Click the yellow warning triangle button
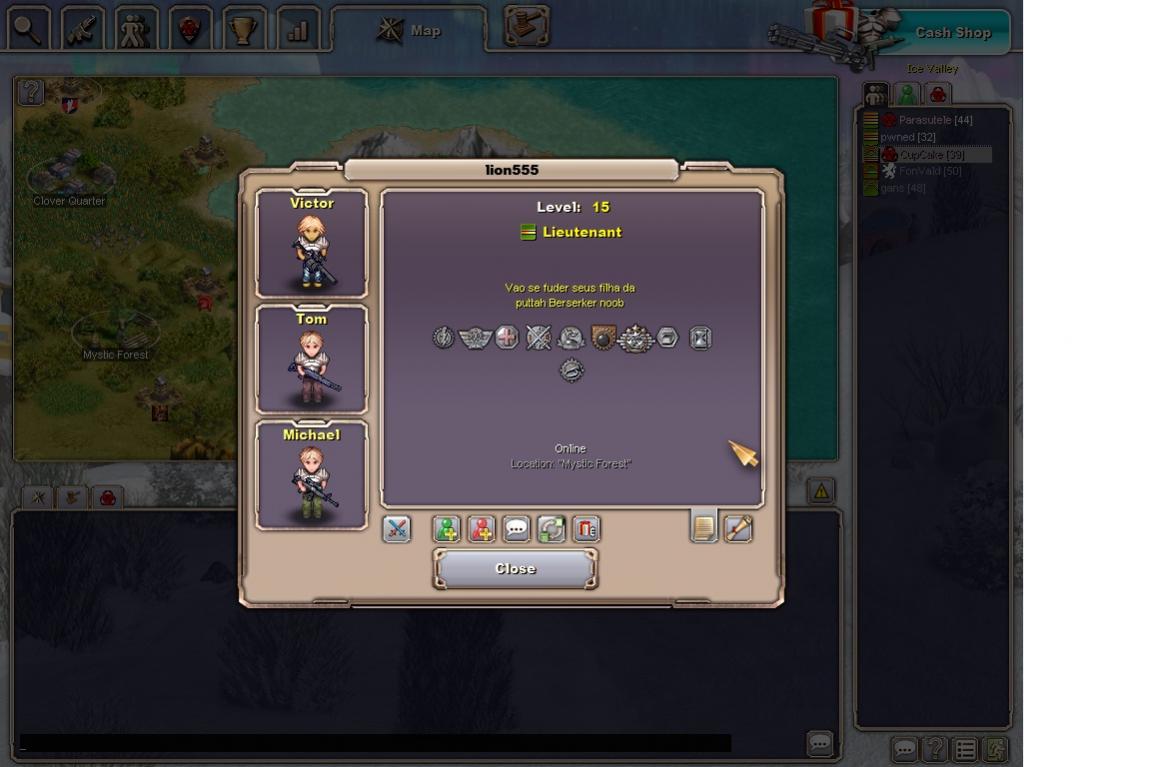This screenshot has height=767, width=1151. coord(821,491)
